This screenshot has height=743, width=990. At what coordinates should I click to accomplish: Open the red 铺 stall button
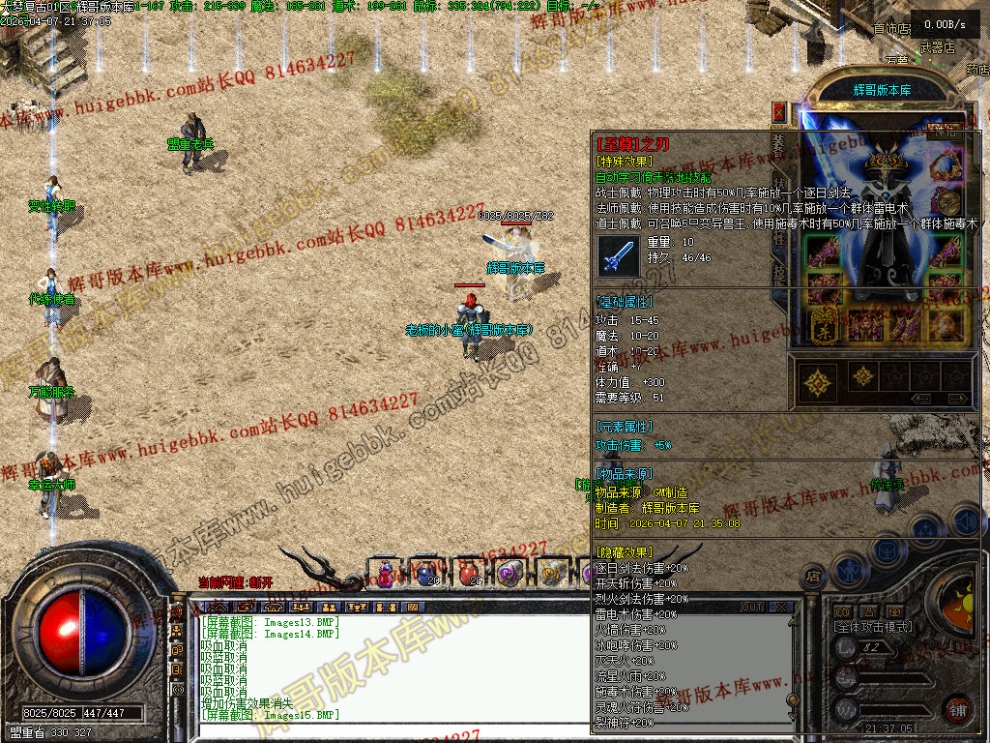(960, 709)
